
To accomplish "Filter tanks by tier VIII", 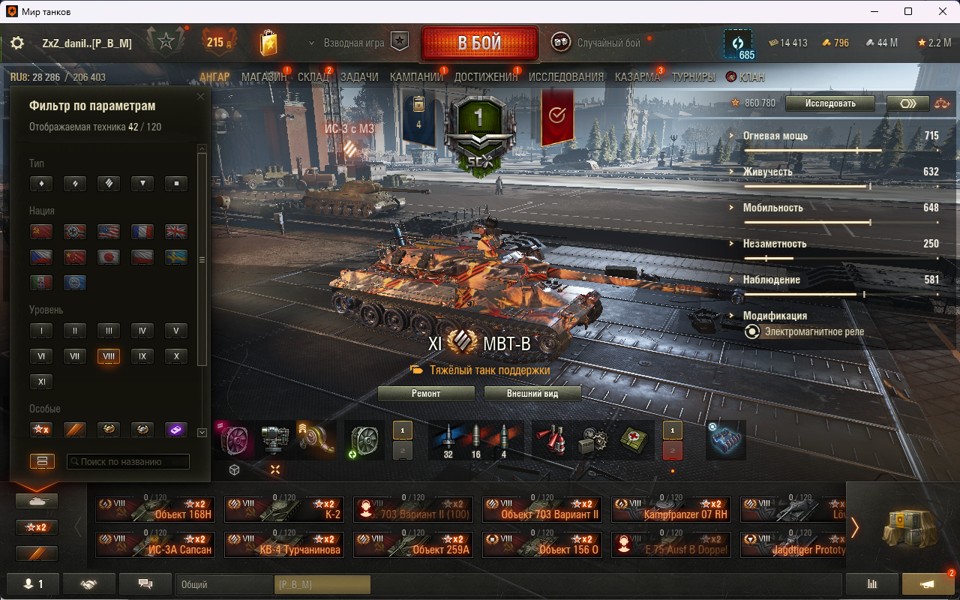I will point(108,356).
